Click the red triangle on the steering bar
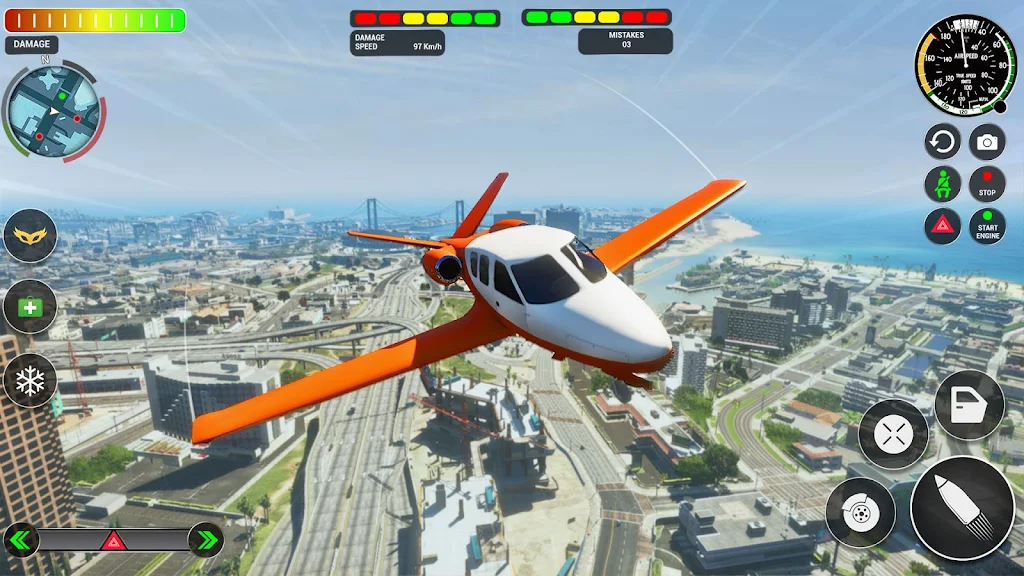Viewport: 1024px width, 576px height. (112, 541)
